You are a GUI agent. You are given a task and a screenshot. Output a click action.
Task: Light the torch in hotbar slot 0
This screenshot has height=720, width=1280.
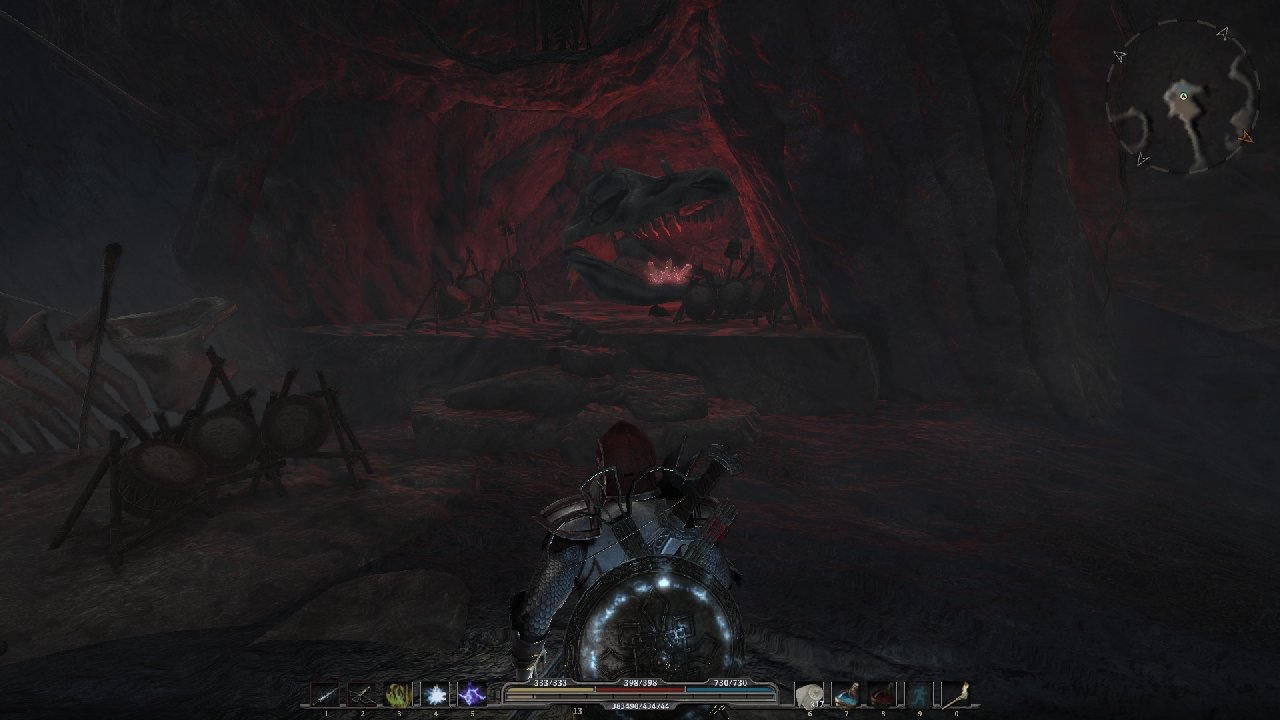point(955,694)
